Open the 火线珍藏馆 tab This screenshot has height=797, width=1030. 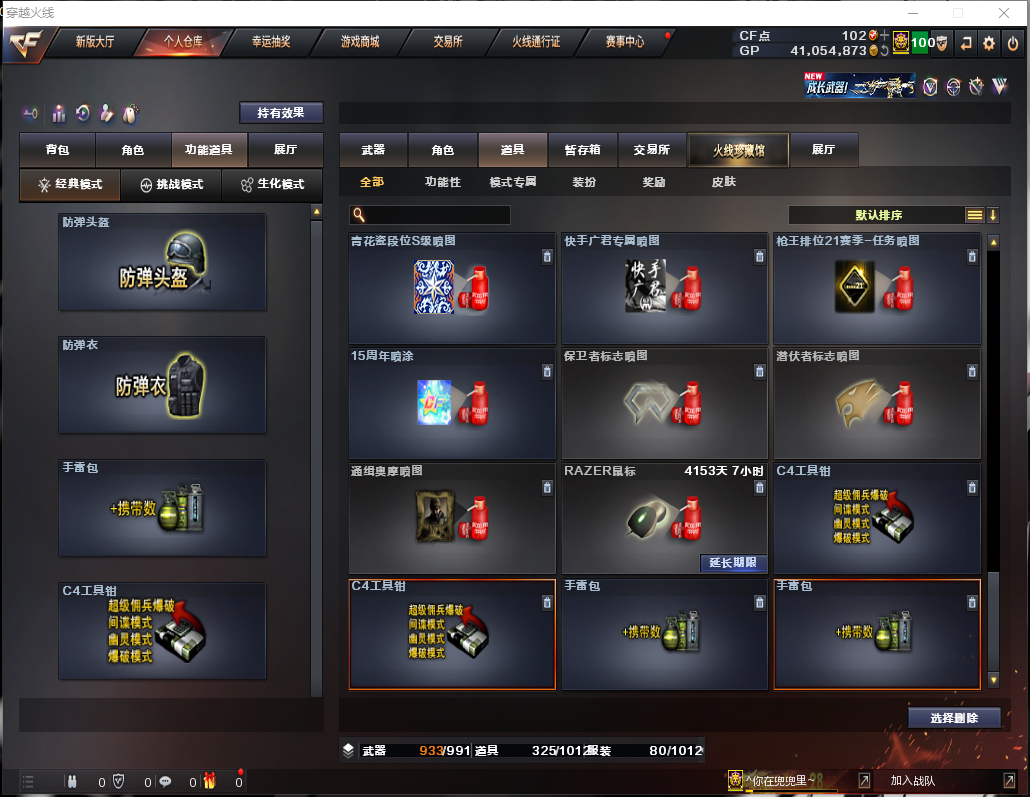pos(738,150)
